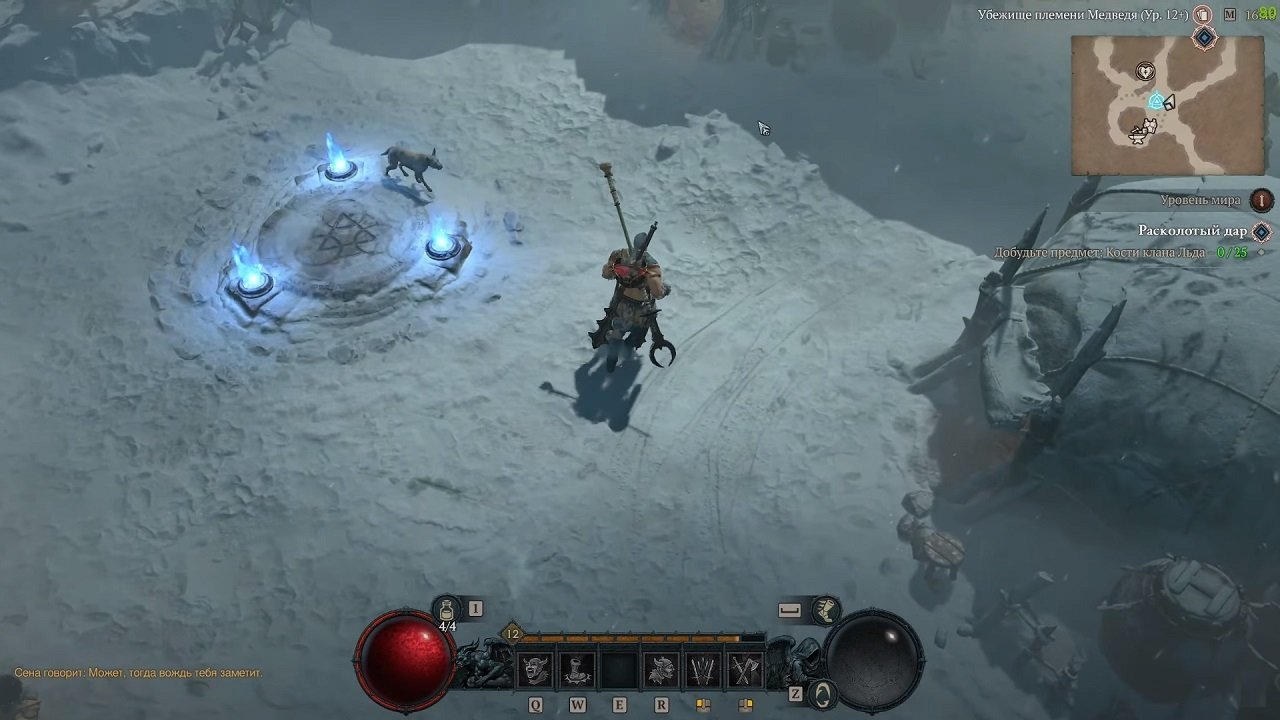Open the Расколотый дар quest tracker
This screenshot has width=1280, height=720.
coord(1192,231)
